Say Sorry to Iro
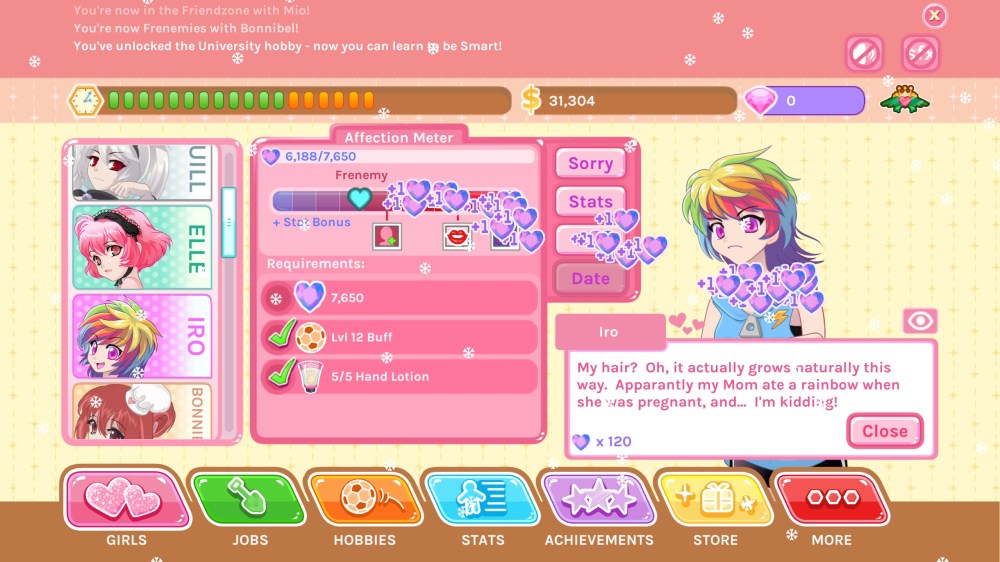Image resolution: width=1000 pixels, height=562 pixels. tap(590, 164)
